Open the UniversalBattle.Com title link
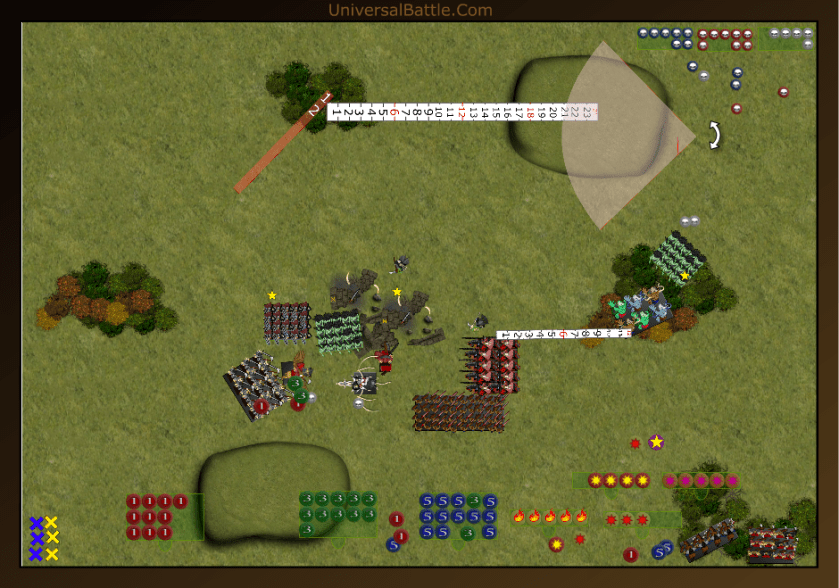 (410, 10)
